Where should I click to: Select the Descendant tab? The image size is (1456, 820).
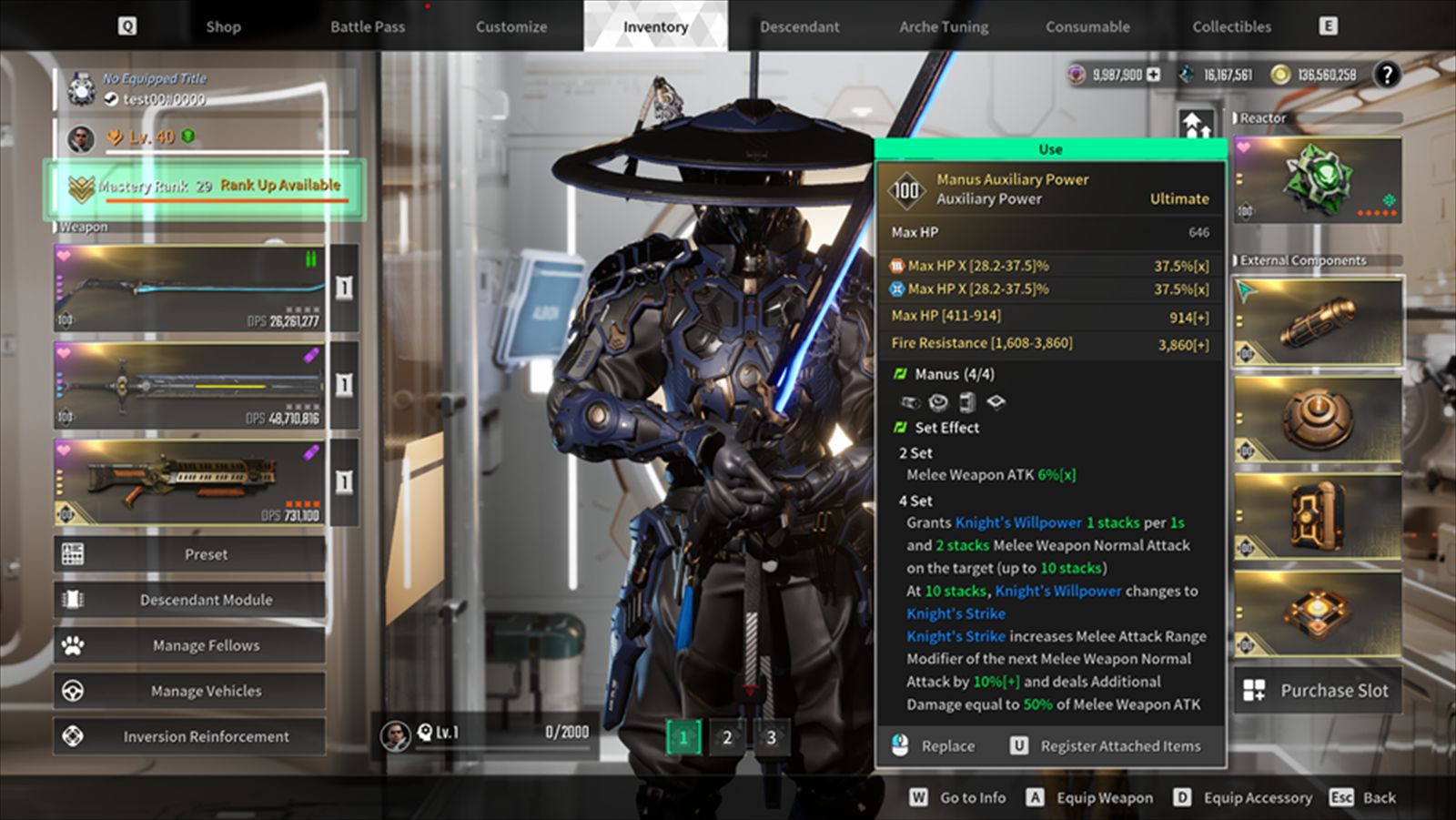tap(800, 26)
